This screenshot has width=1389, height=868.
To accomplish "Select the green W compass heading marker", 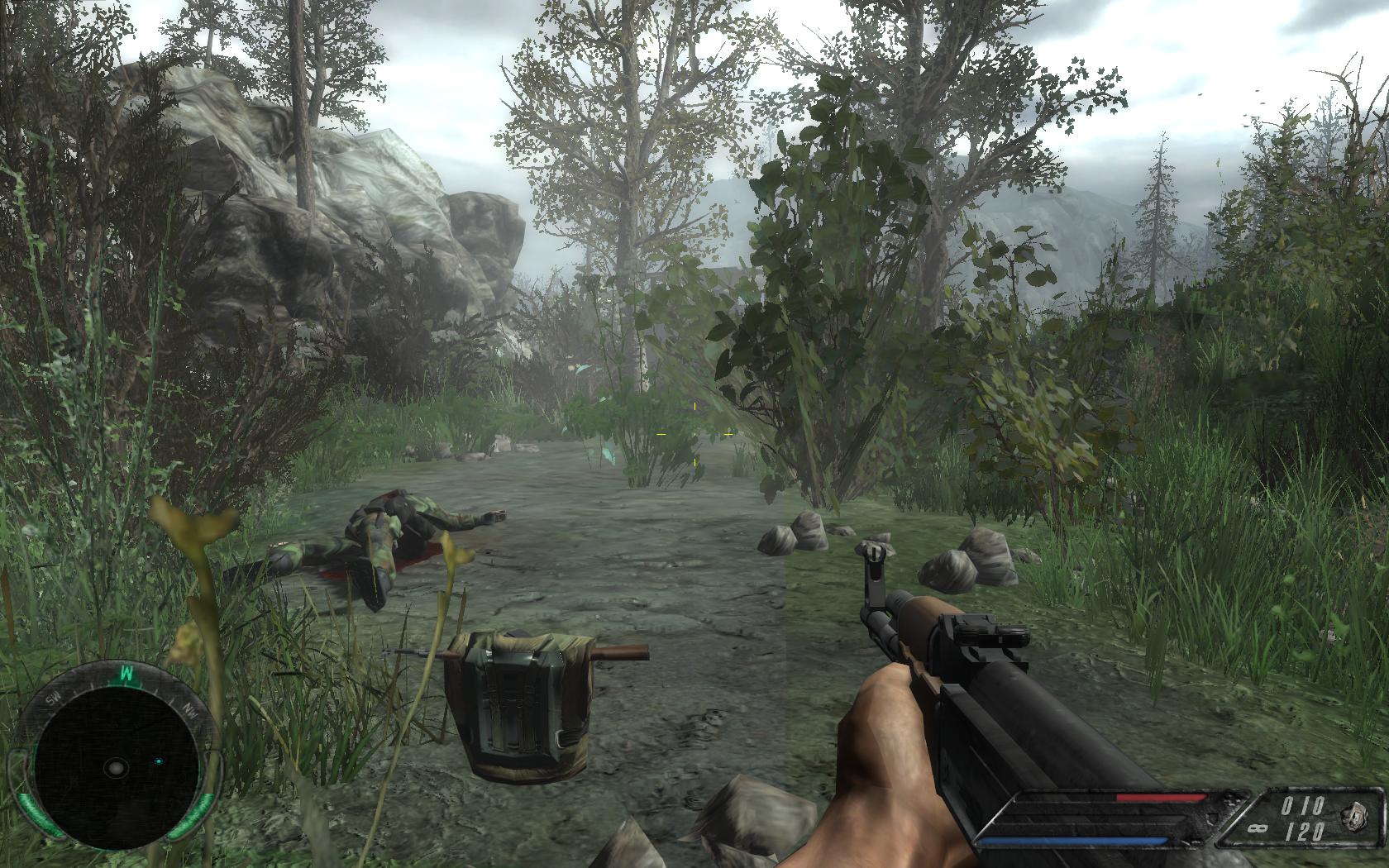I will coord(126,673).
